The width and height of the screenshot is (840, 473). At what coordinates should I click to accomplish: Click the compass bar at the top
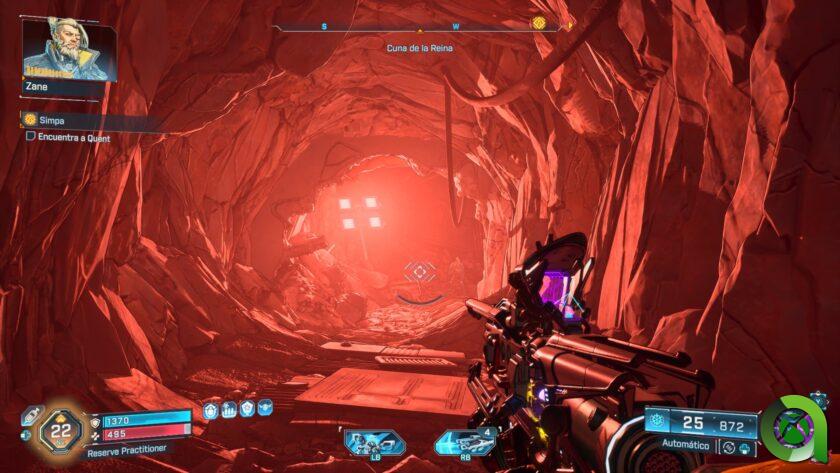click(420, 26)
